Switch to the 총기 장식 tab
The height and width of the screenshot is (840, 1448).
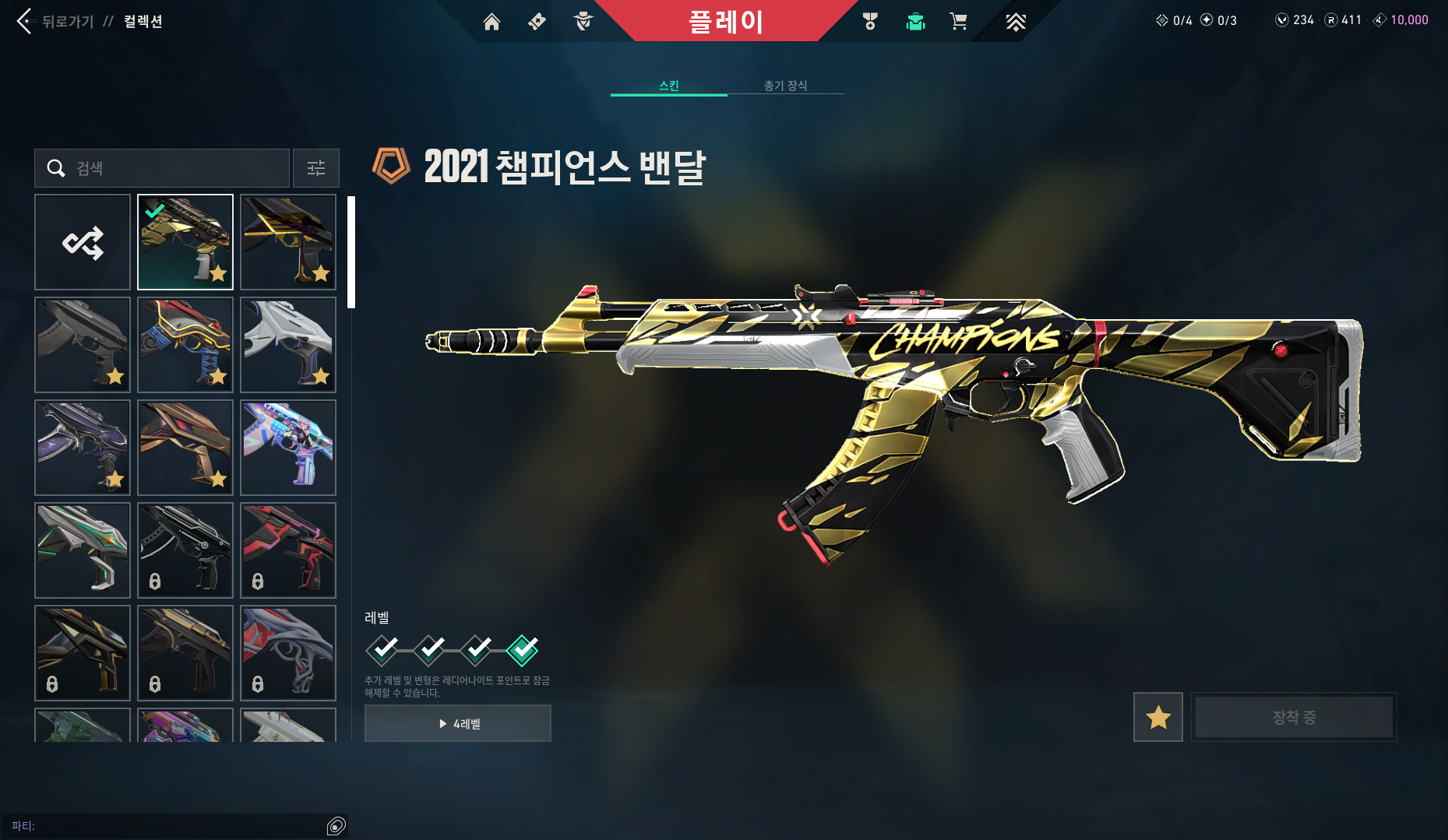(785, 86)
